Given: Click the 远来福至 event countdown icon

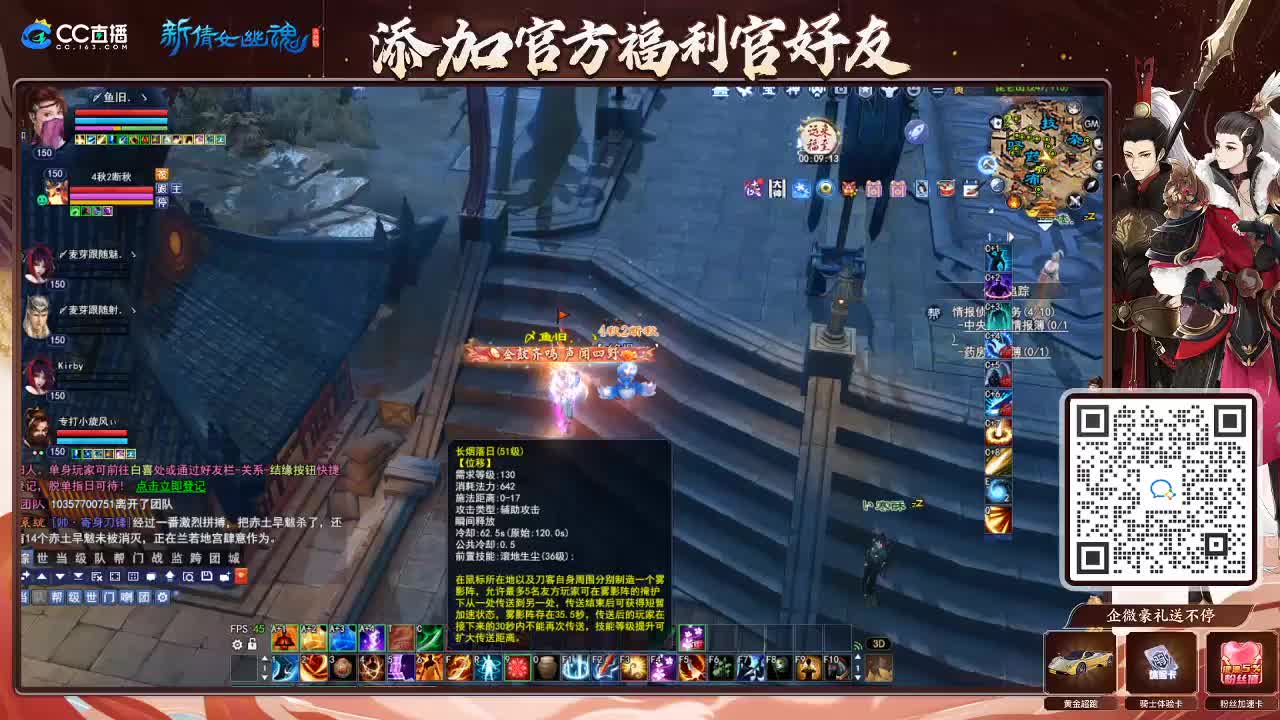Looking at the screenshot, I should click(818, 140).
